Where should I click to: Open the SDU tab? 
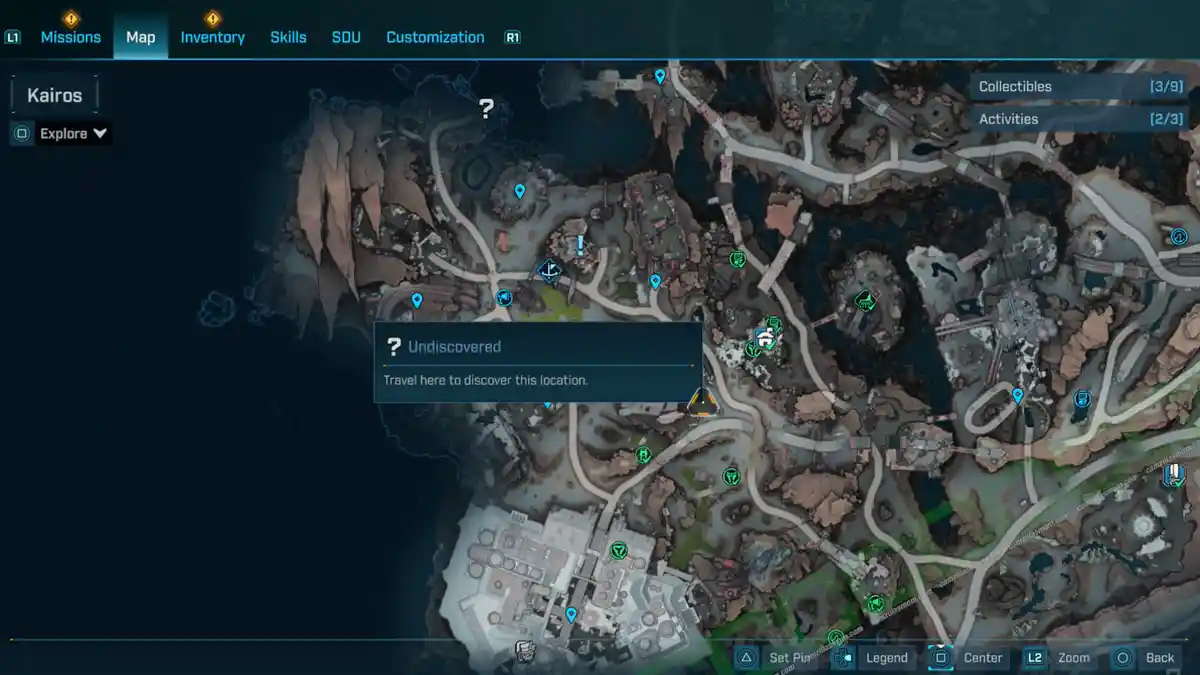click(x=345, y=37)
